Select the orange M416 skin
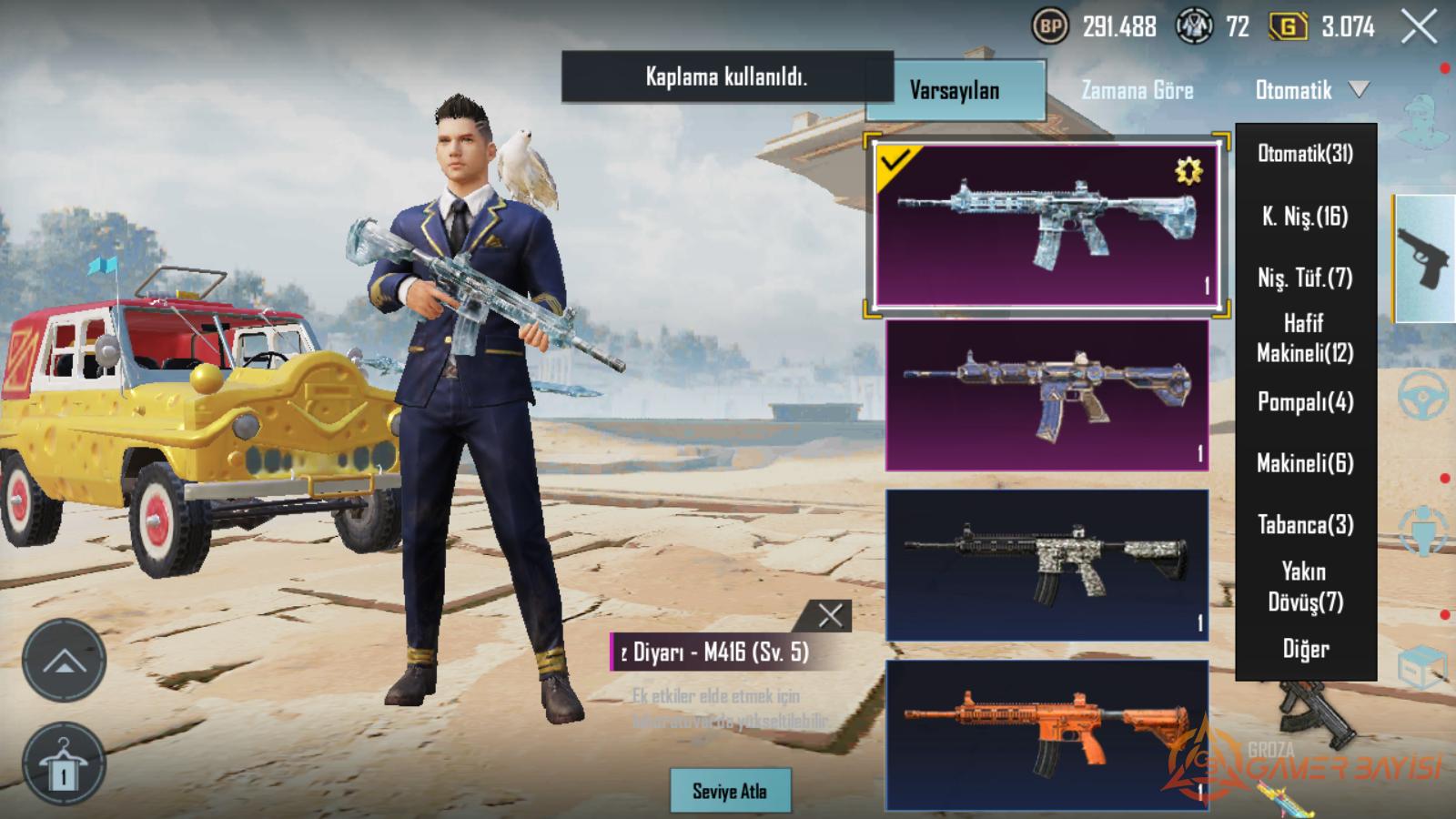 (1046, 734)
